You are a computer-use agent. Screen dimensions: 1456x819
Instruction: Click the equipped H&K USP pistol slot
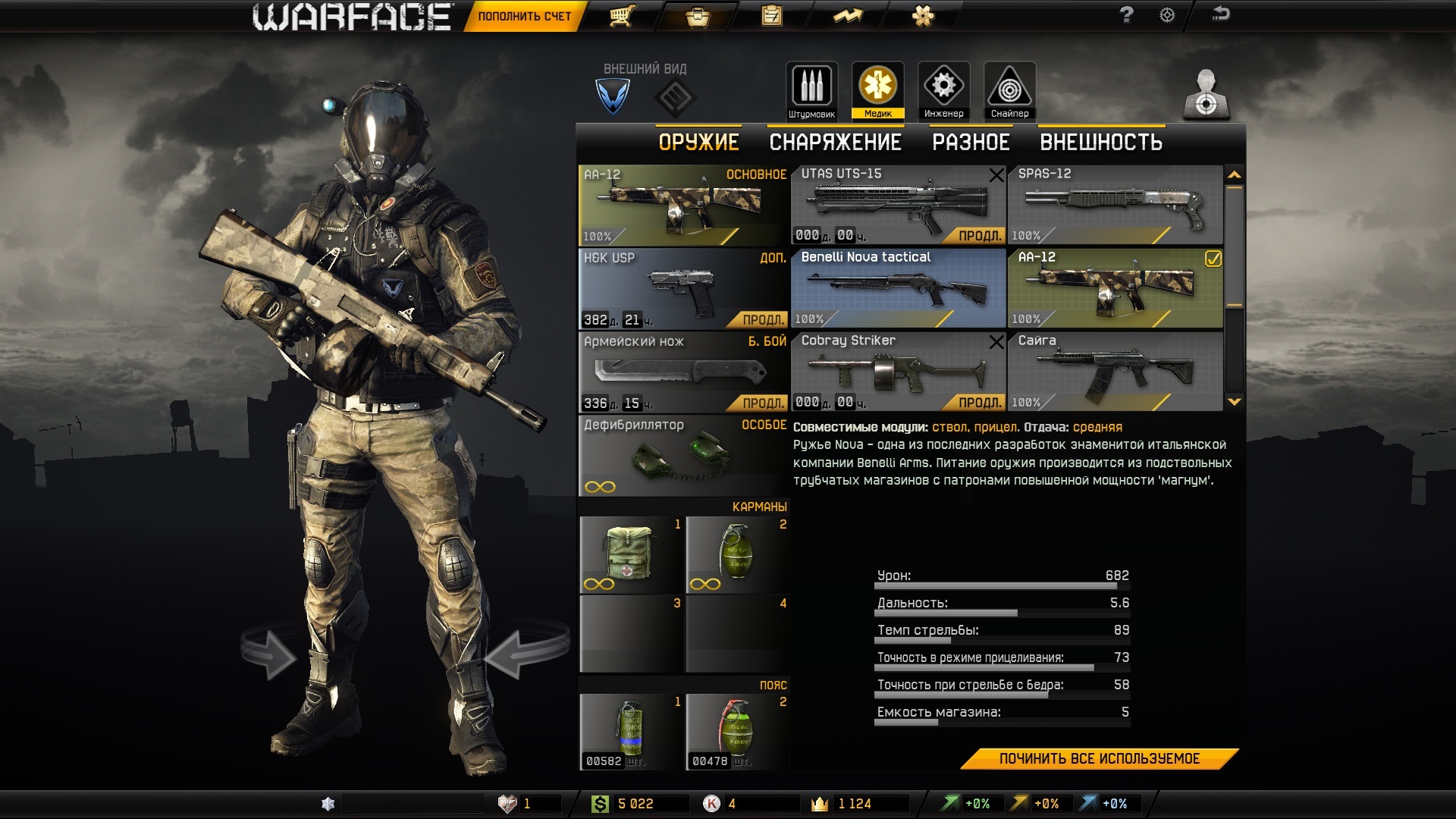[x=682, y=288]
